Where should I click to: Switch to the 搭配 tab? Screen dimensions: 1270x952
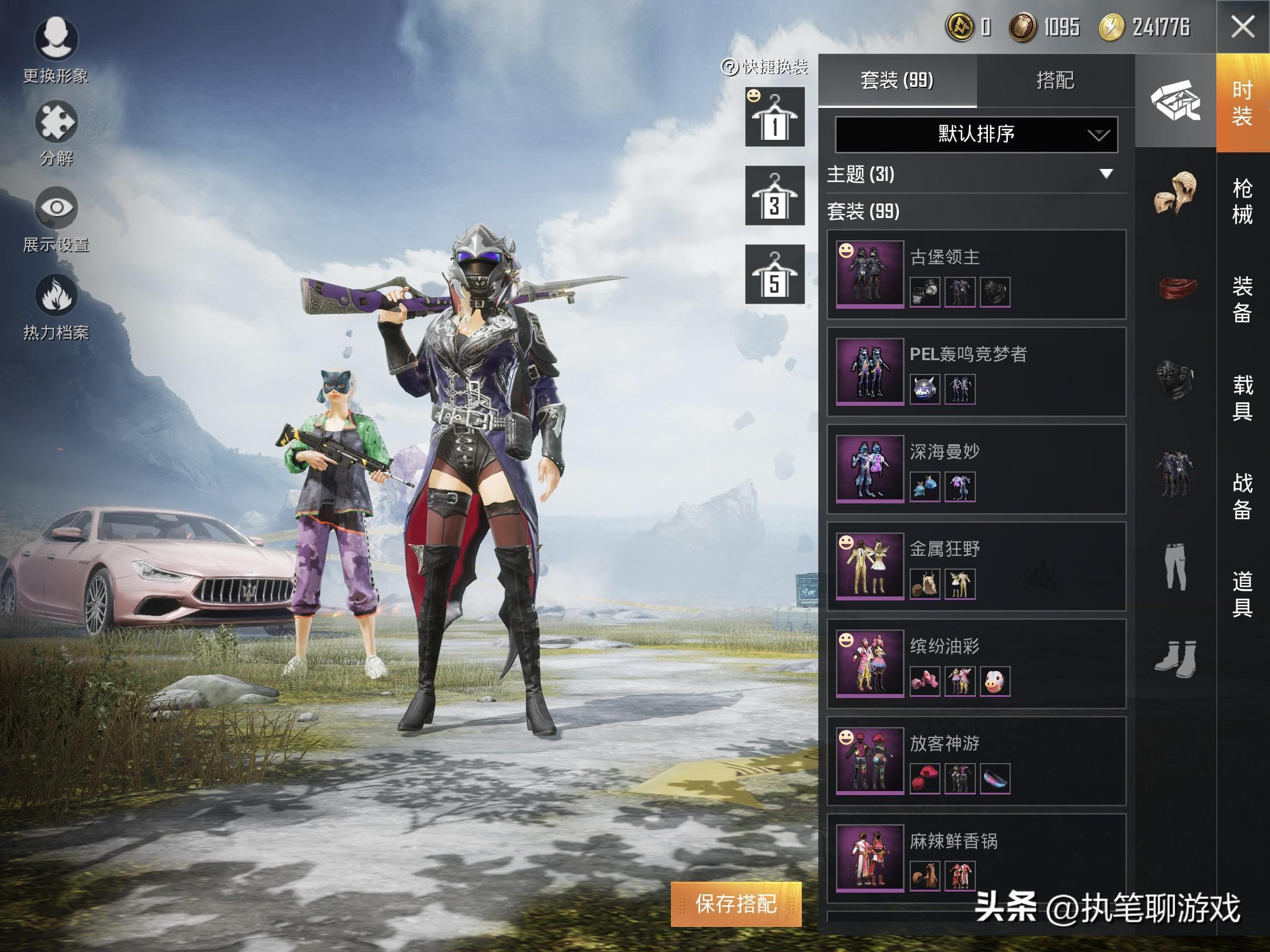click(1055, 80)
